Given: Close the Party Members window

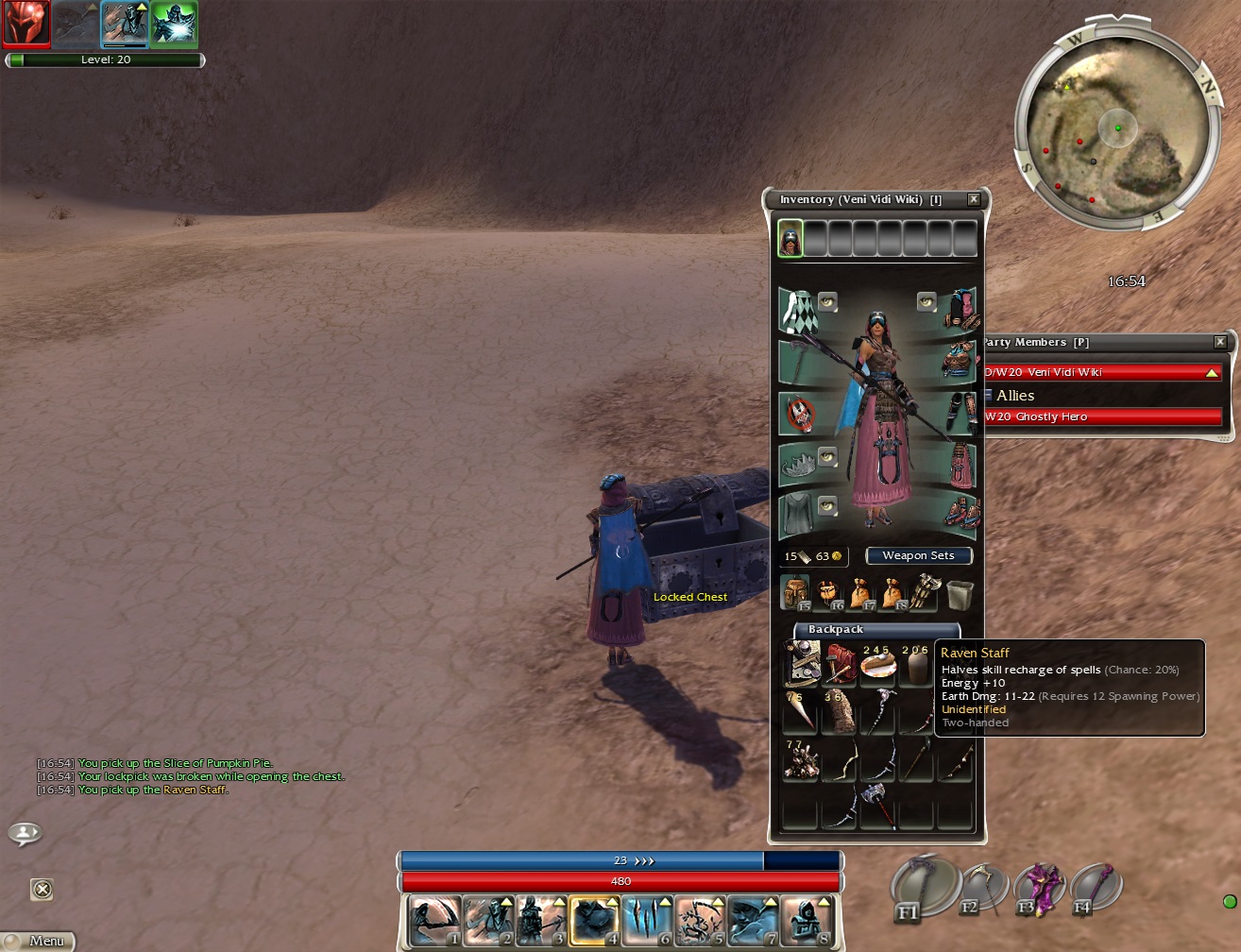Looking at the screenshot, I should (1219, 342).
